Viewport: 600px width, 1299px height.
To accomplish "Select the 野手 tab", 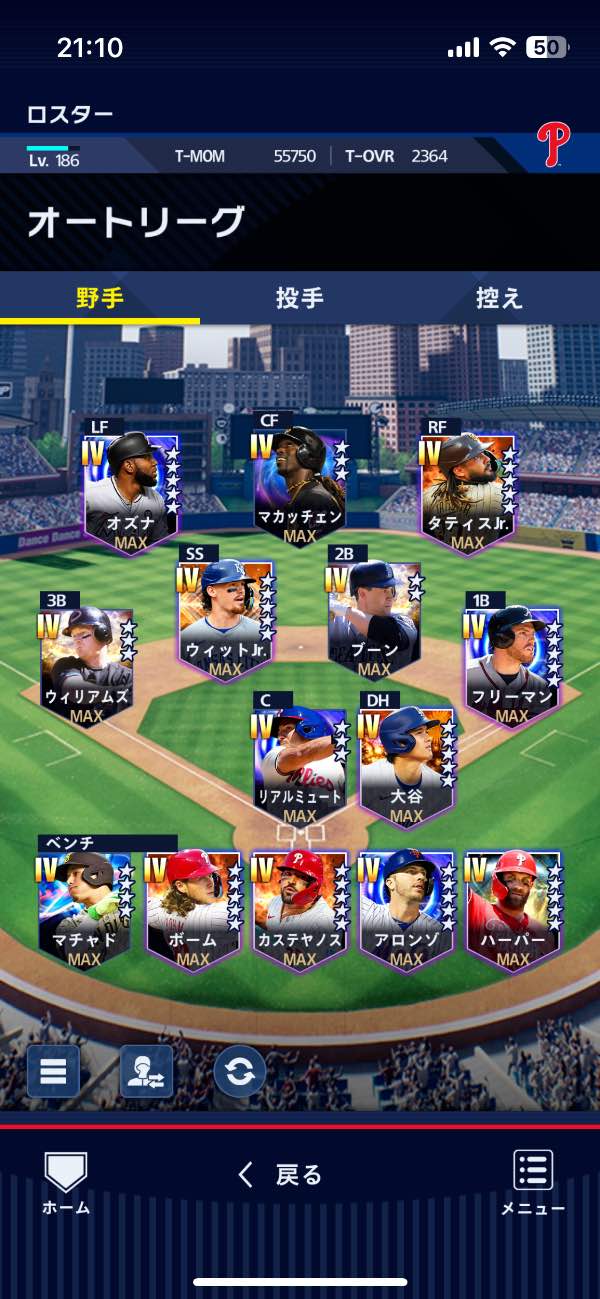I will (100, 298).
